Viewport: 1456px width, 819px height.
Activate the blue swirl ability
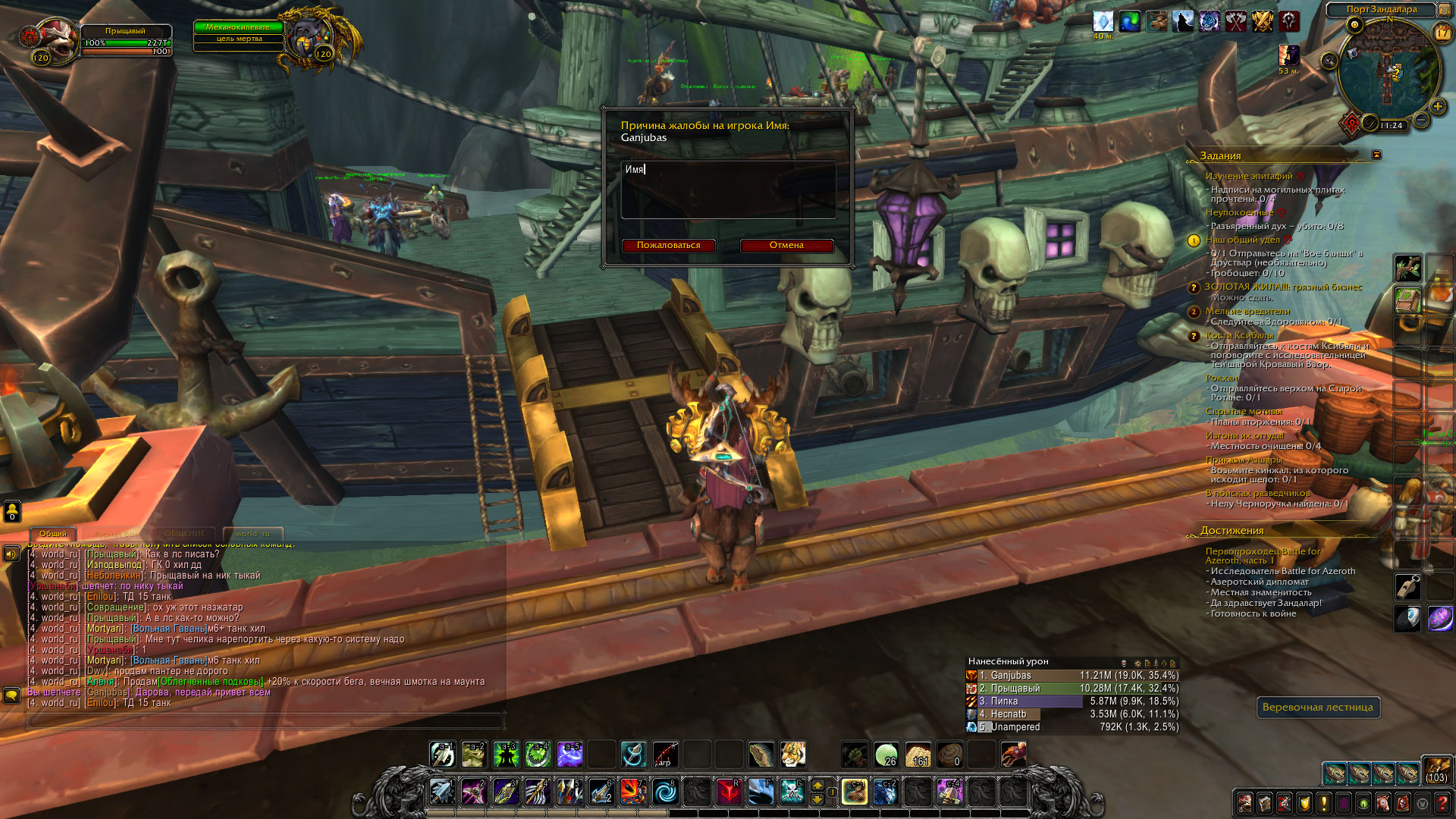click(x=665, y=792)
